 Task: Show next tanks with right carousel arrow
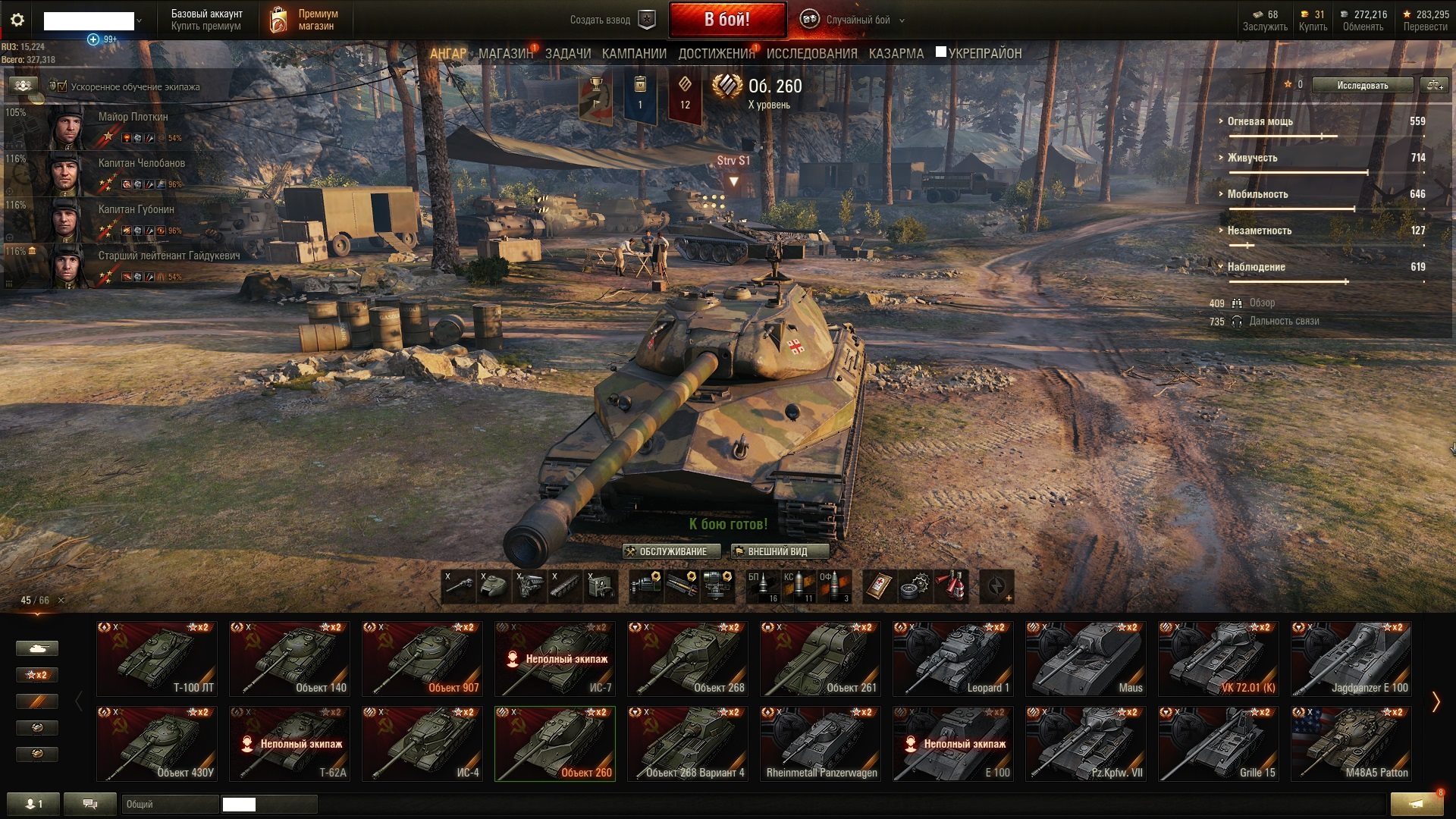[1435, 701]
